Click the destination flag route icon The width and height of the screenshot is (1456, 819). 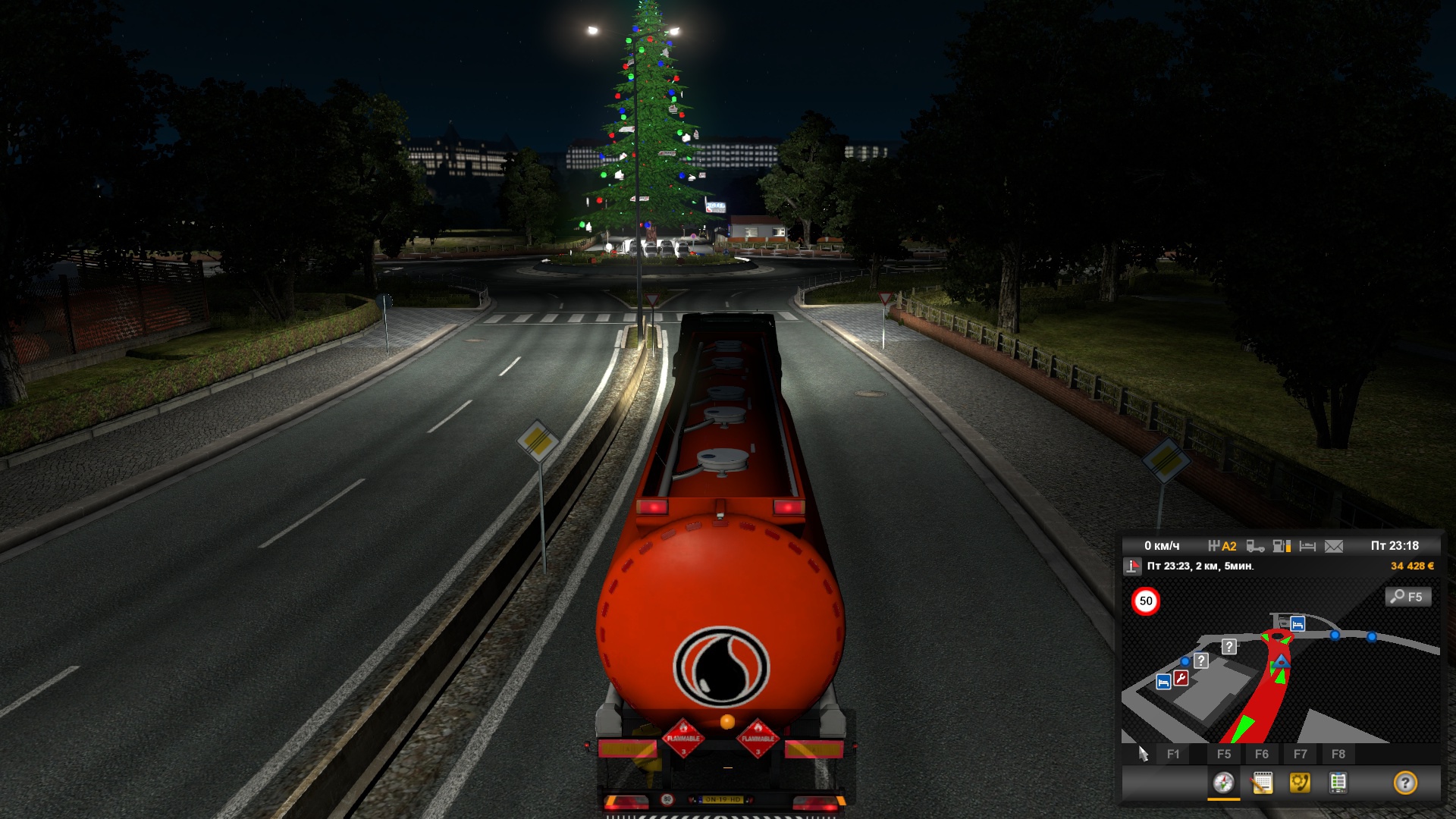click(1133, 566)
